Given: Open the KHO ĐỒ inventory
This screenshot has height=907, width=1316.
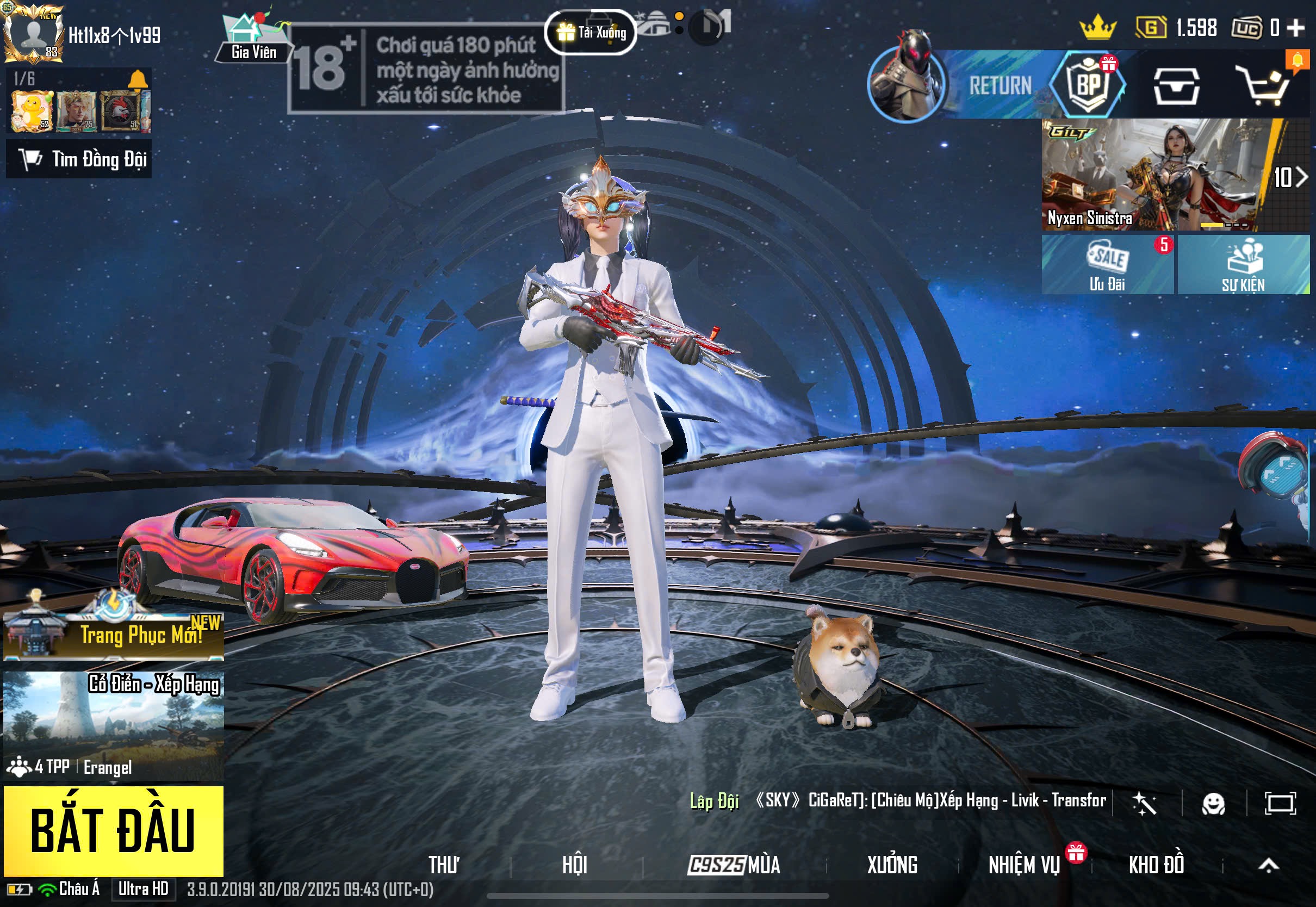Looking at the screenshot, I should click(1156, 865).
